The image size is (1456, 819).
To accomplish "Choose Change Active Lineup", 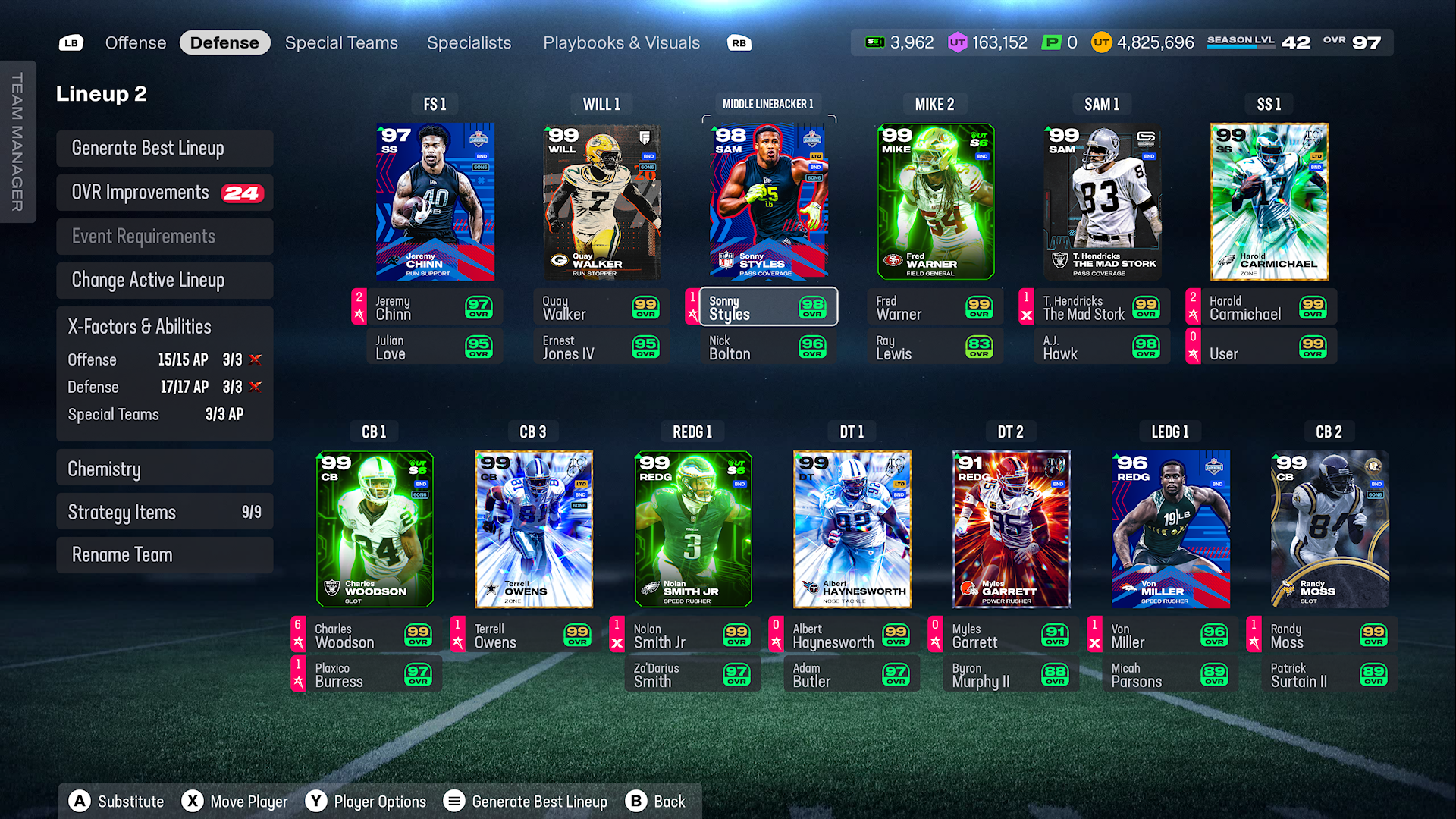I will click(x=165, y=281).
